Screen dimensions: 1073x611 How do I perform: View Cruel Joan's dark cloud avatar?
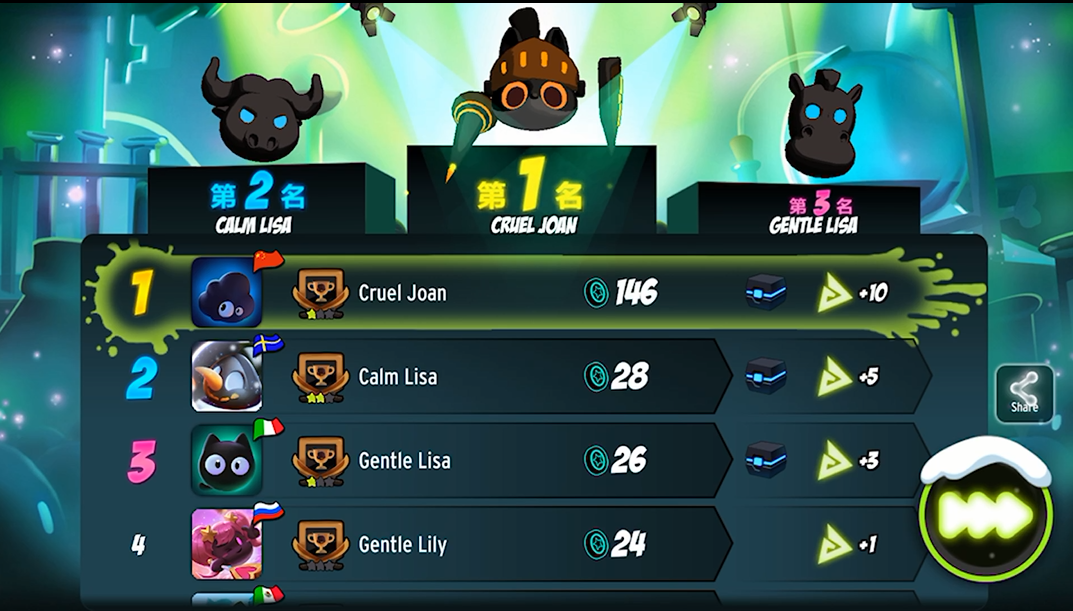click(227, 293)
